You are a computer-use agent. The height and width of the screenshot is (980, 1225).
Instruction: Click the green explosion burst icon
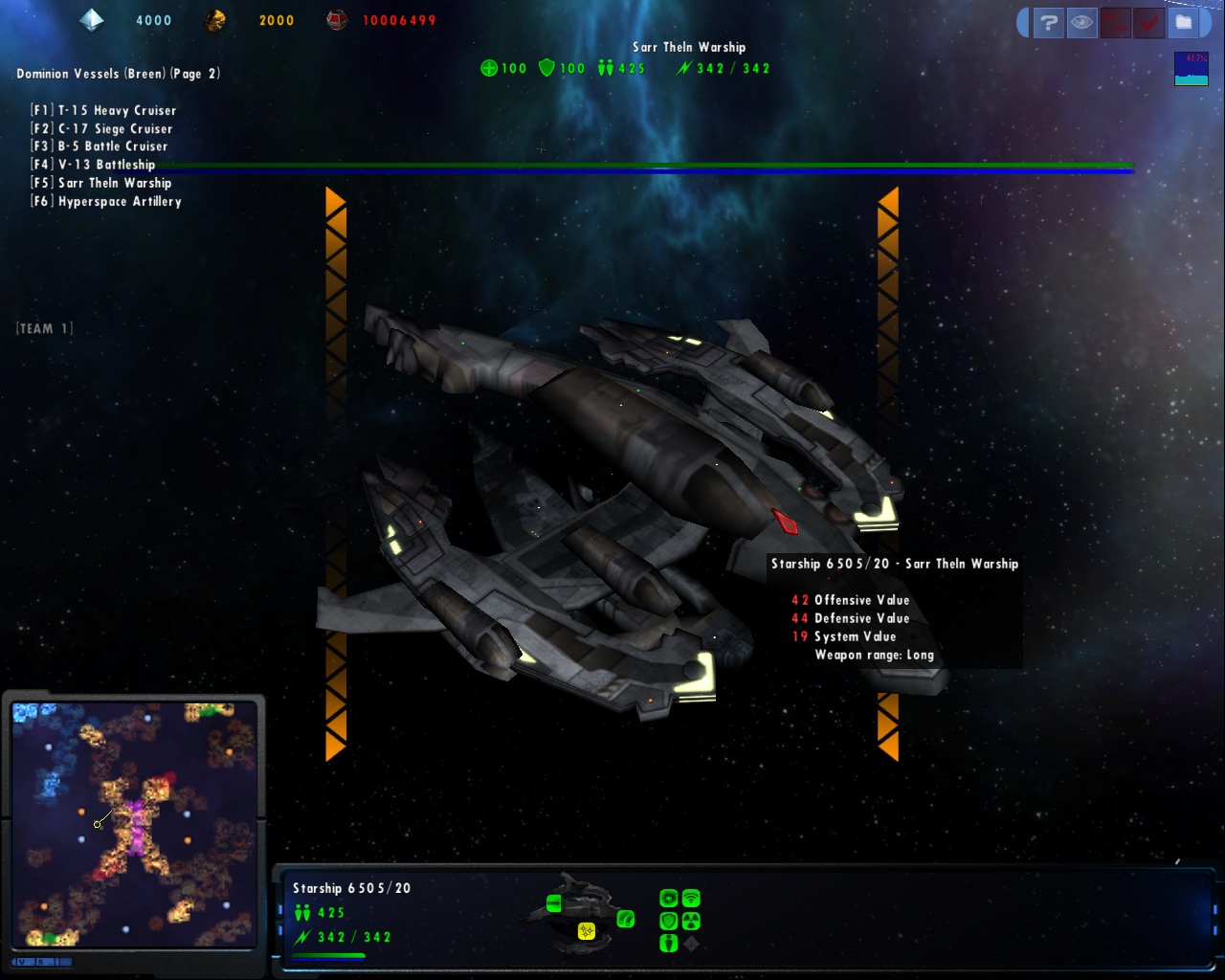tap(668, 898)
